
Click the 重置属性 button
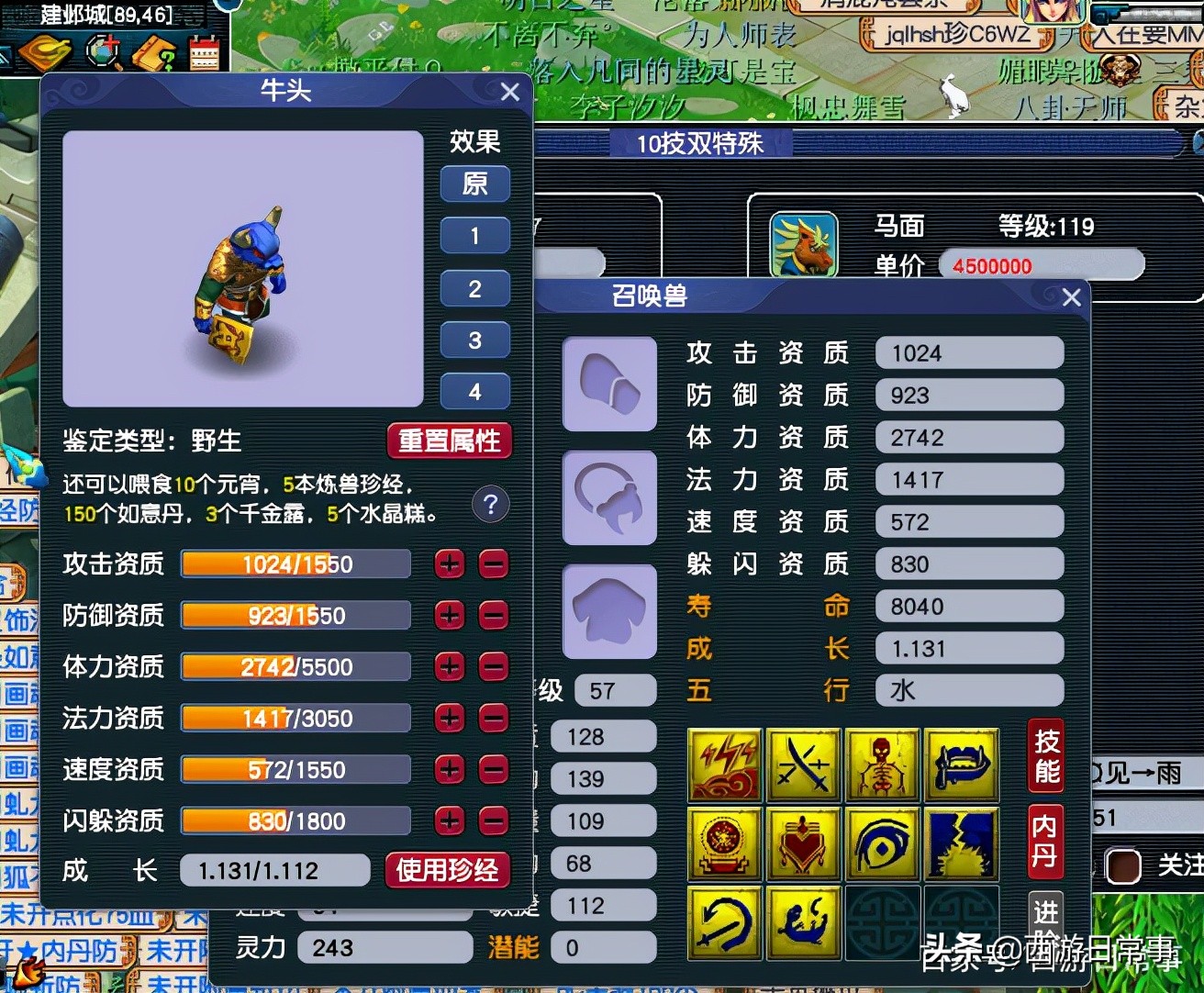449,441
